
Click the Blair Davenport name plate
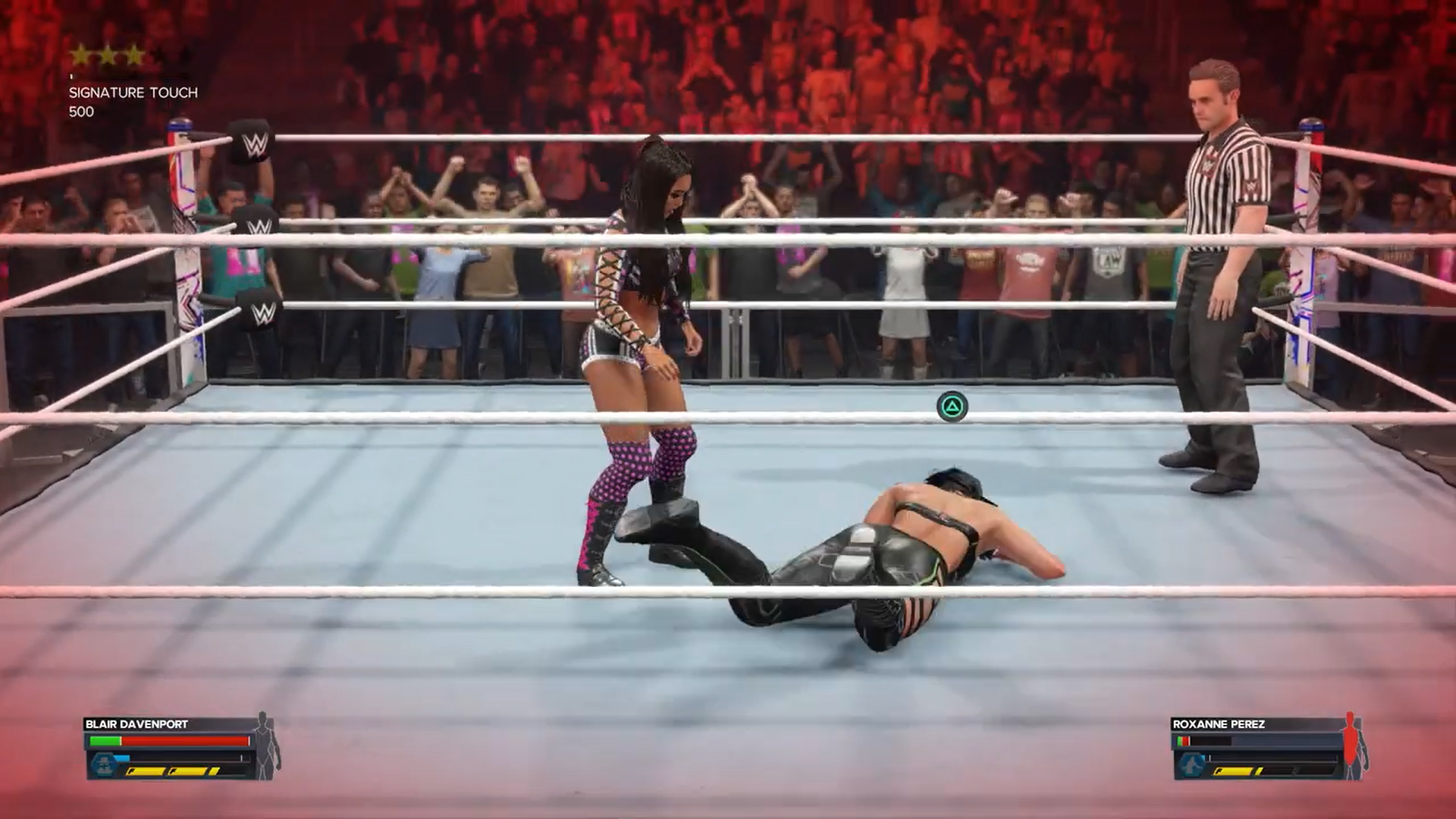tap(137, 723)
